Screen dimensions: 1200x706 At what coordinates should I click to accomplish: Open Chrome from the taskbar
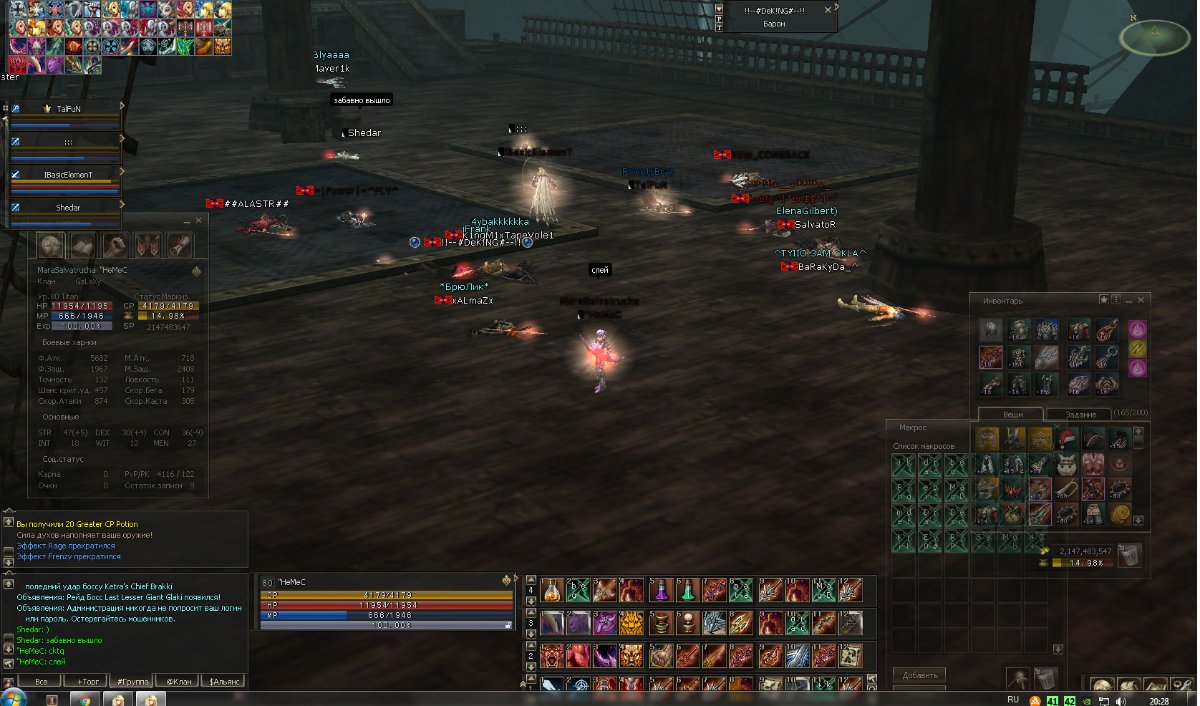[84, 698]
